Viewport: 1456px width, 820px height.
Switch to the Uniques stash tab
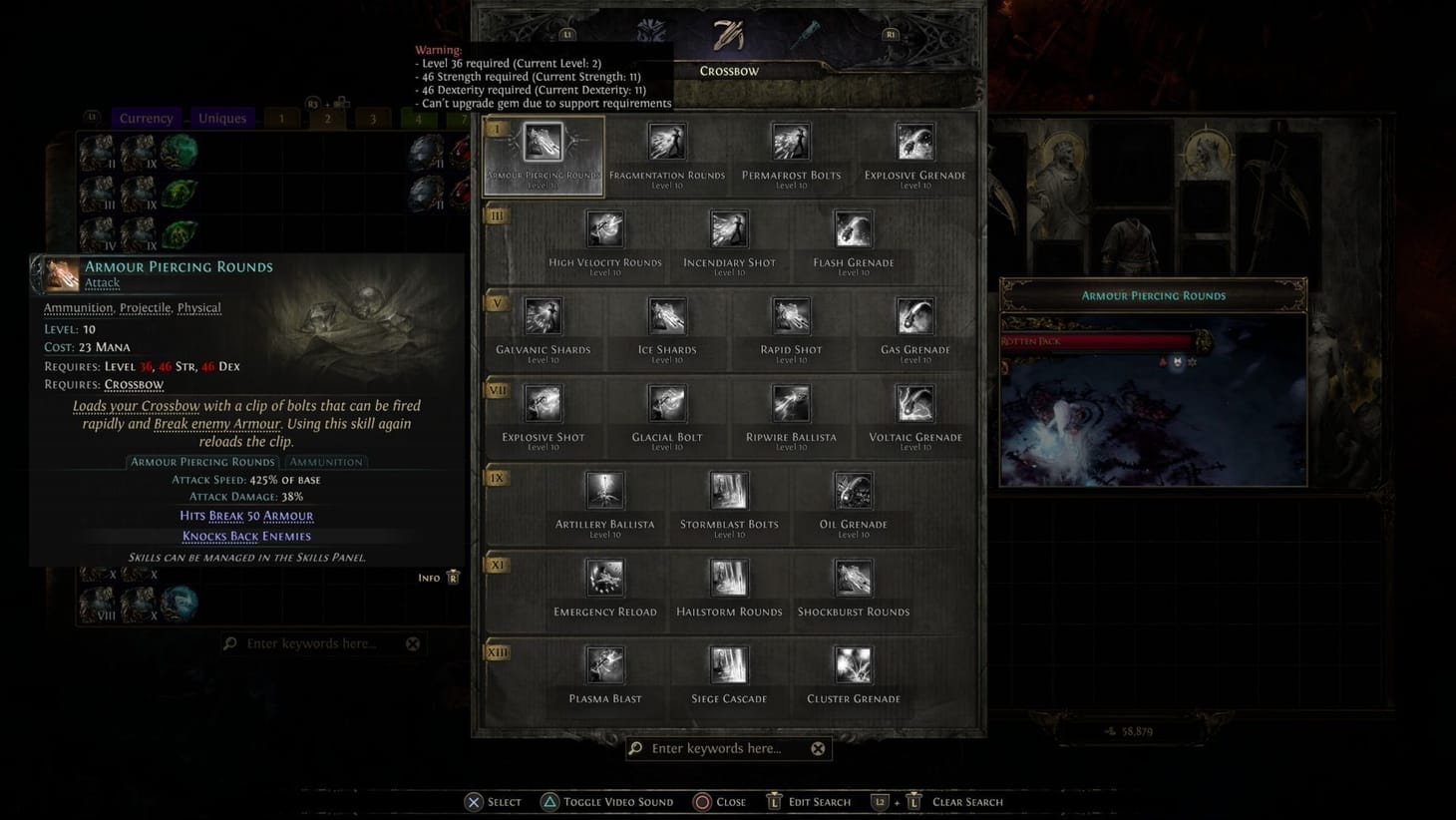pos(221,118)
